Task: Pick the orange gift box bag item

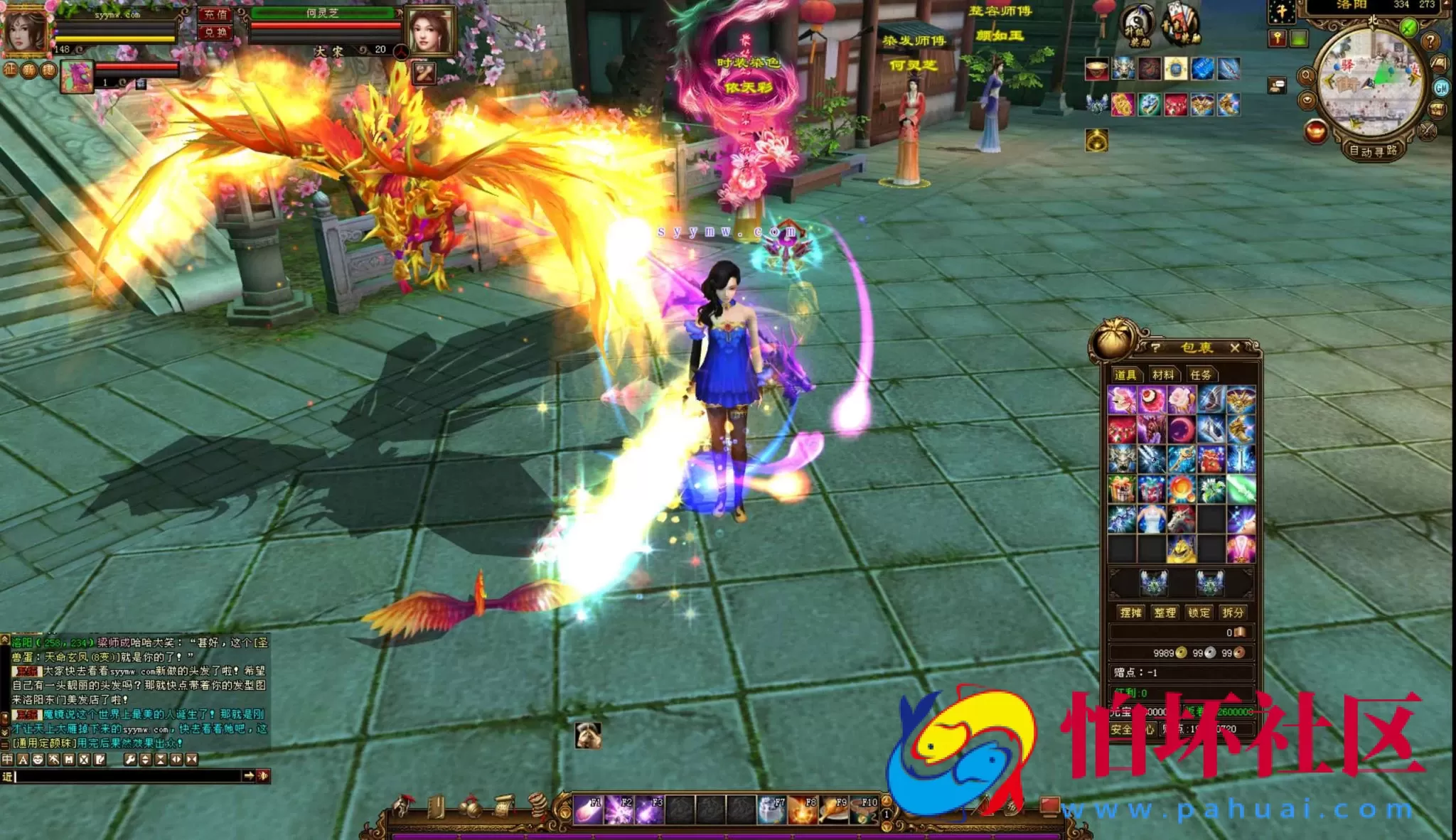Action: 1122,489
